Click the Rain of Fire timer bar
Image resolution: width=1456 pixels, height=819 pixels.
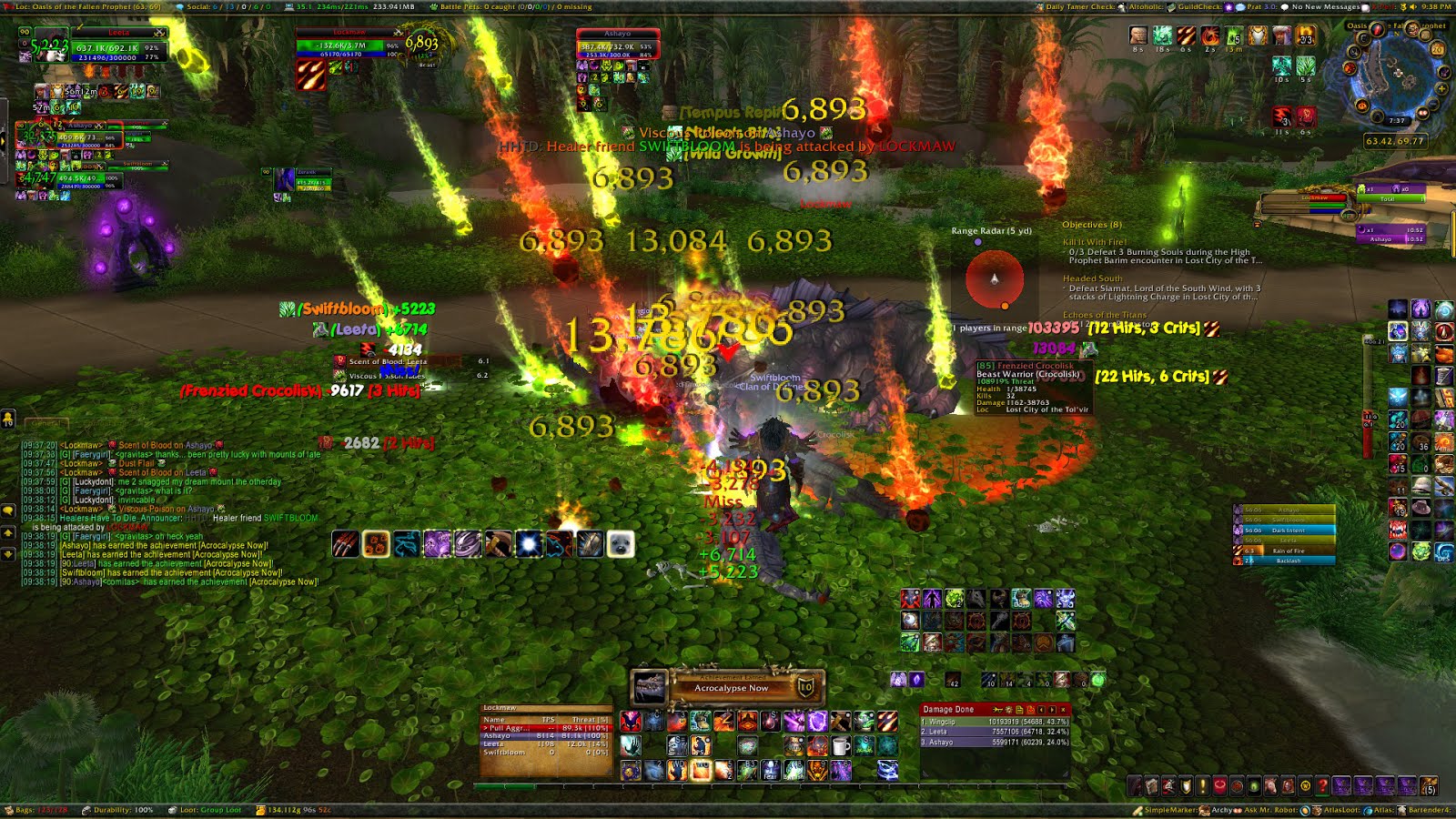tap(1288, 551)
